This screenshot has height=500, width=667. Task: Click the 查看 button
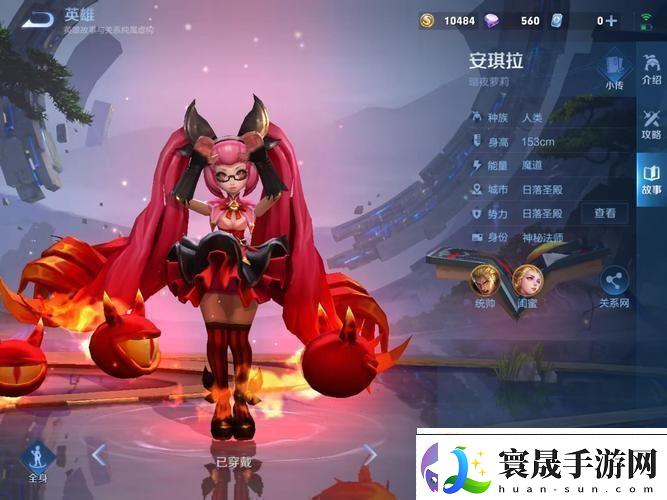pyautogui.click(x=605, y=213)
